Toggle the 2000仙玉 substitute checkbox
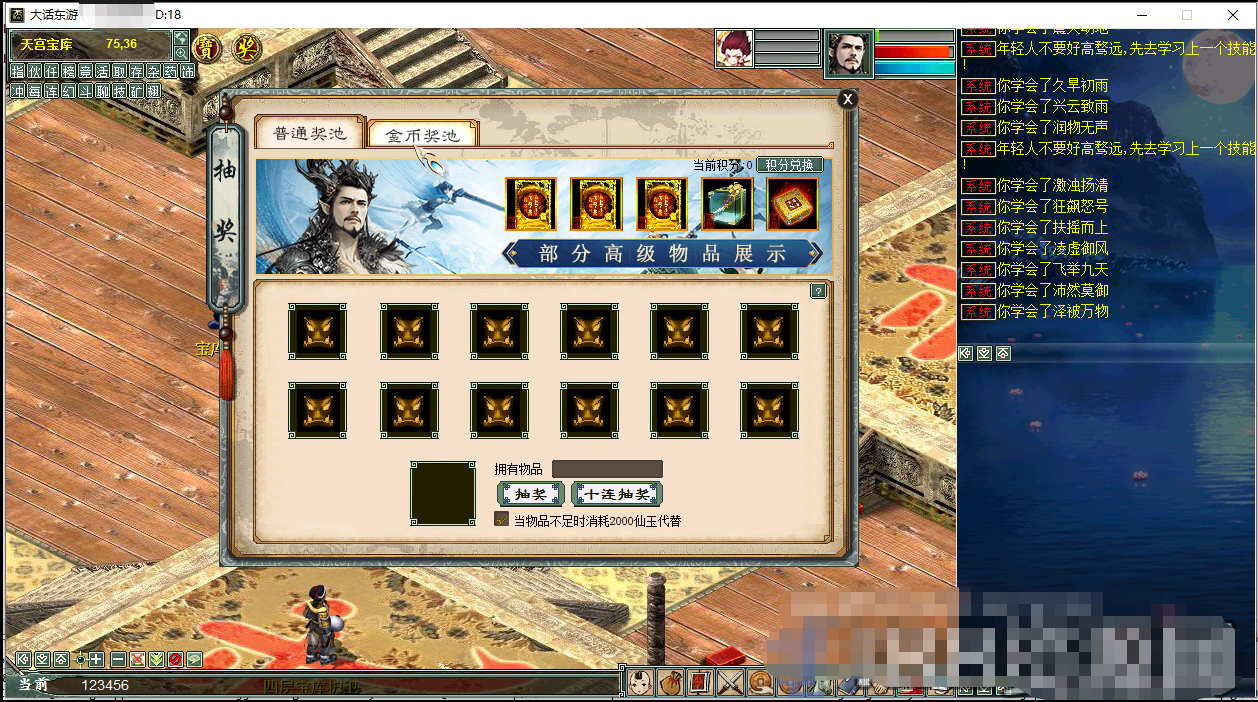1258x702 pixels. [502, 520]
